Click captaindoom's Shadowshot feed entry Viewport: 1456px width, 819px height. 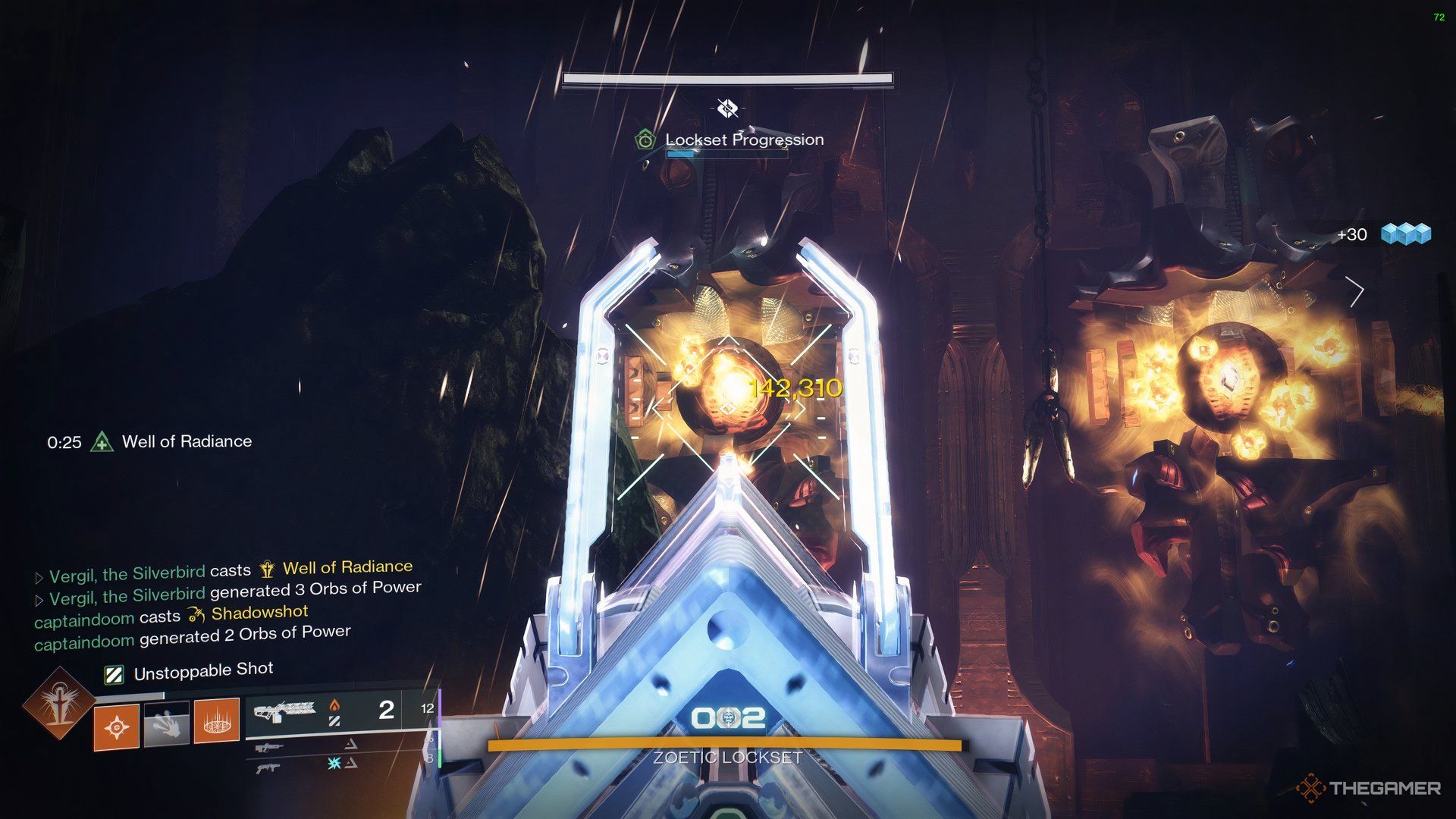point(171,615)
